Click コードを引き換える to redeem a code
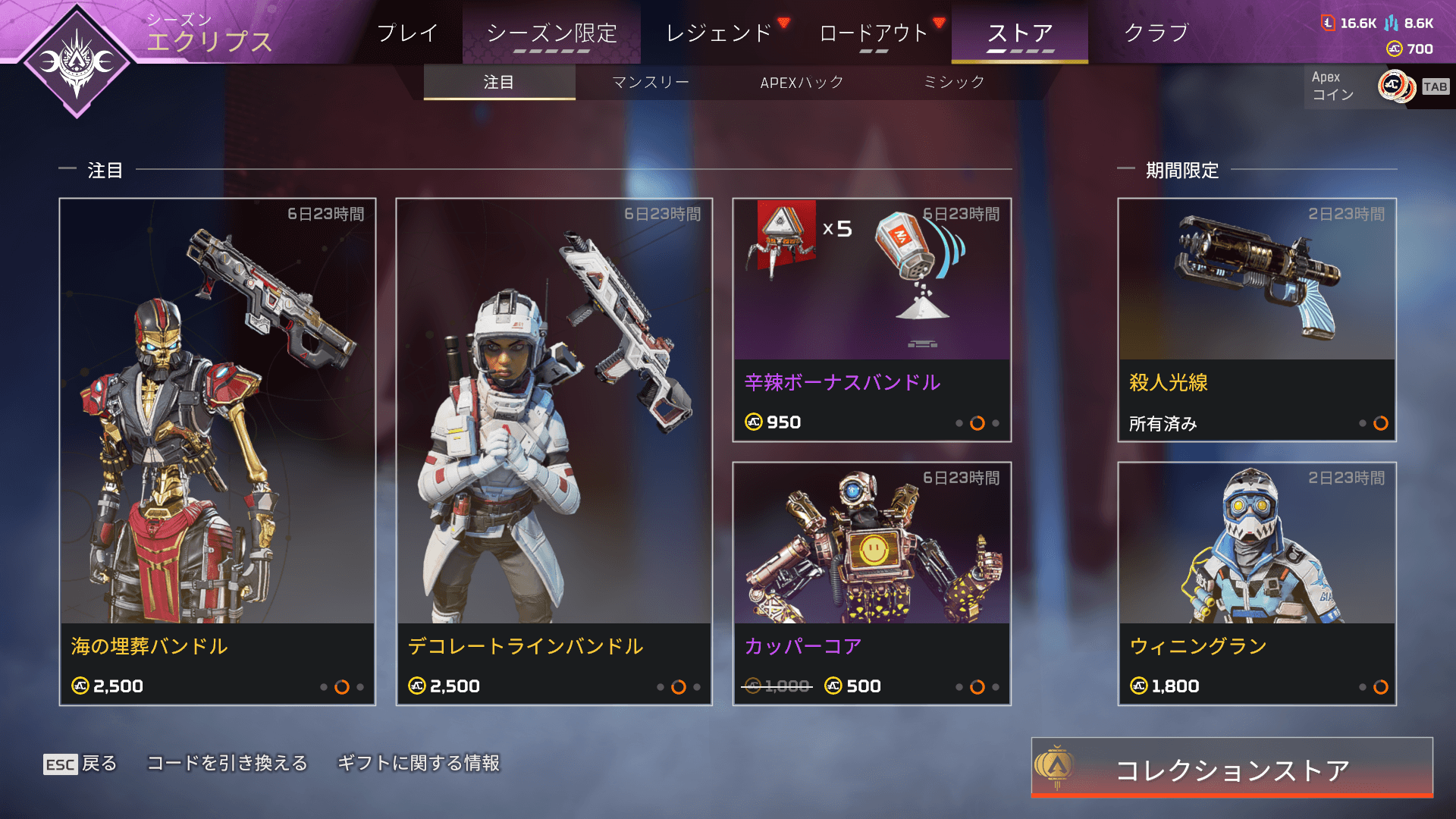The height and width of the screenshot is (819, 1456). click(x=227, y=763)
